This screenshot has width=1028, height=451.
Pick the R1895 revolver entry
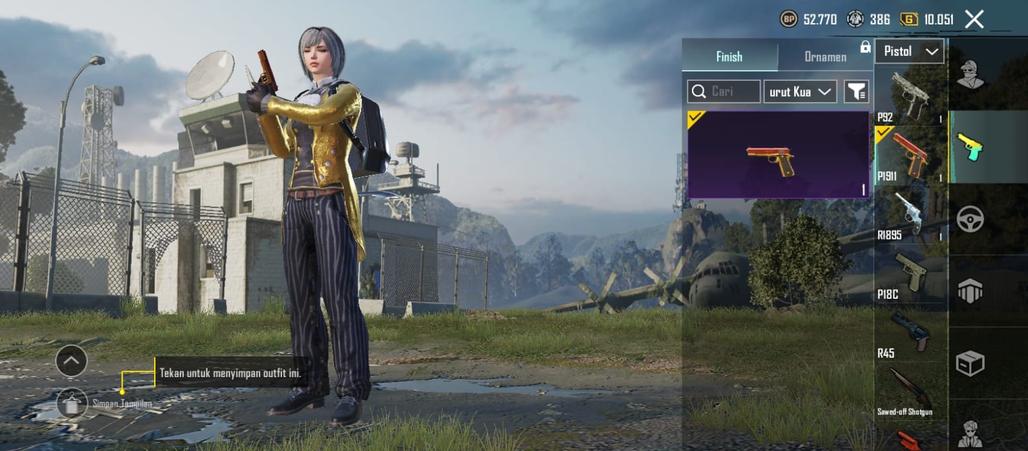(909, 214)
